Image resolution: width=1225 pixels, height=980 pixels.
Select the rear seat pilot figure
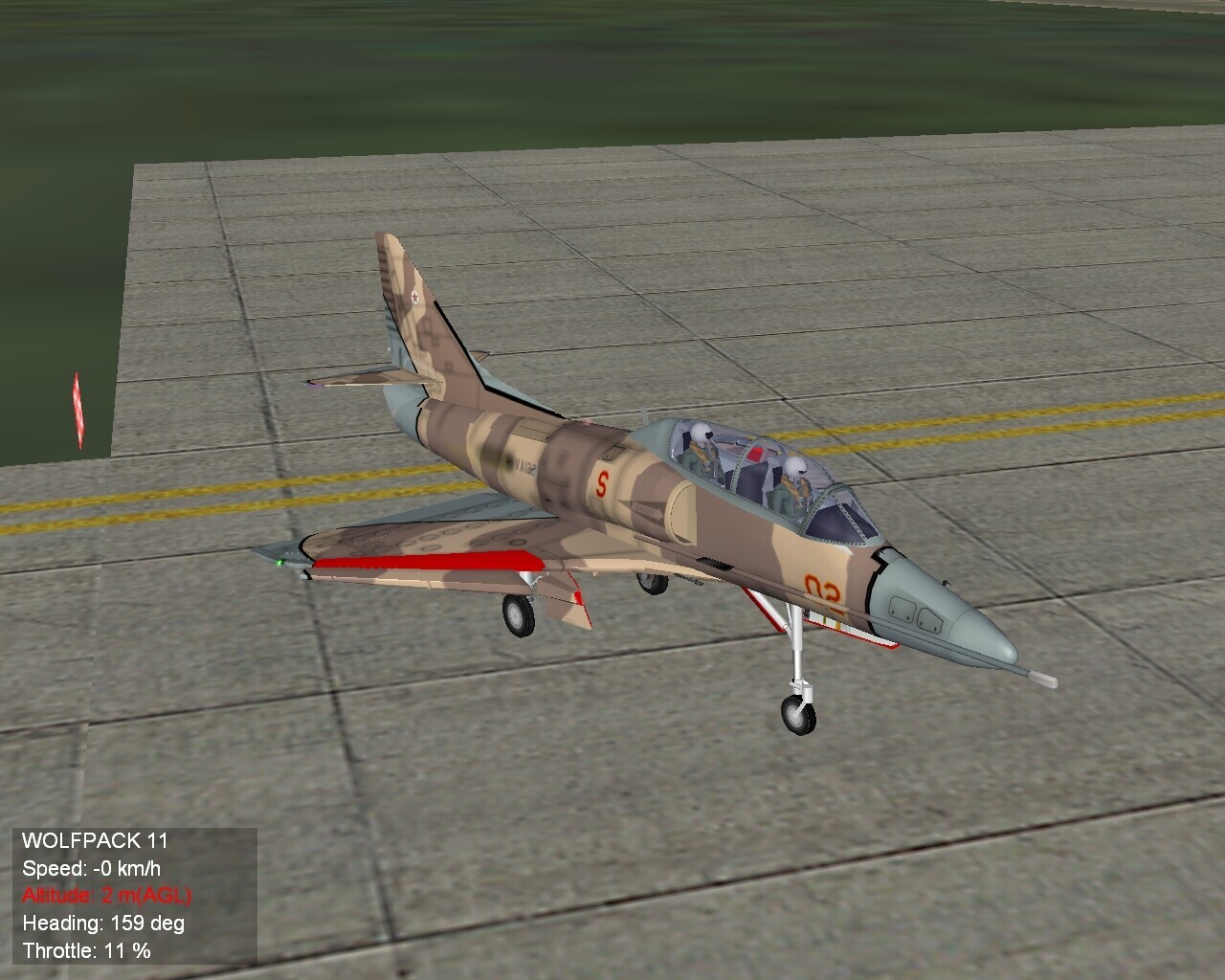coord(699,450)
